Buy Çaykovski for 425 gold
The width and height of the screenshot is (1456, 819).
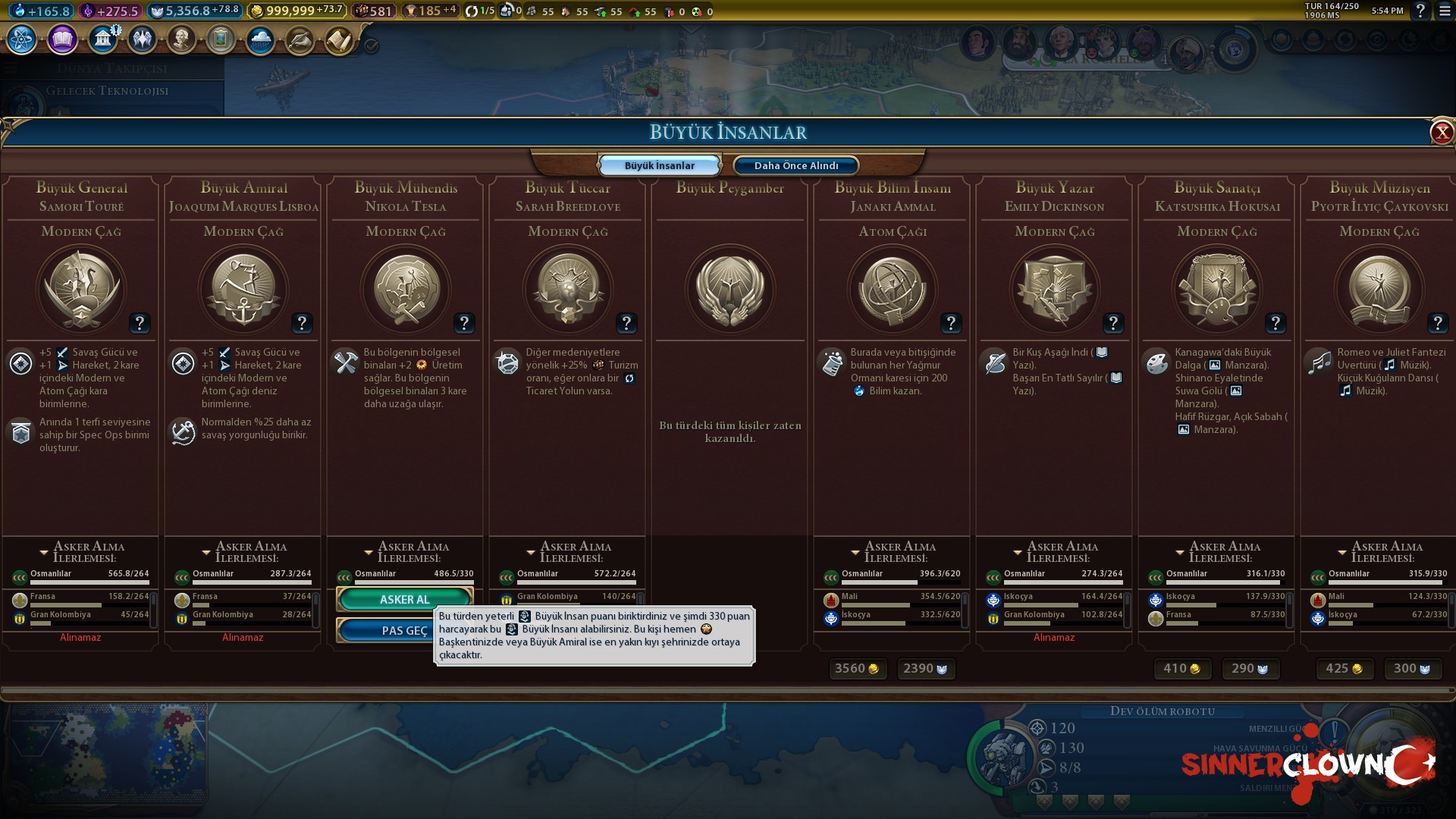click(1343, 668)
